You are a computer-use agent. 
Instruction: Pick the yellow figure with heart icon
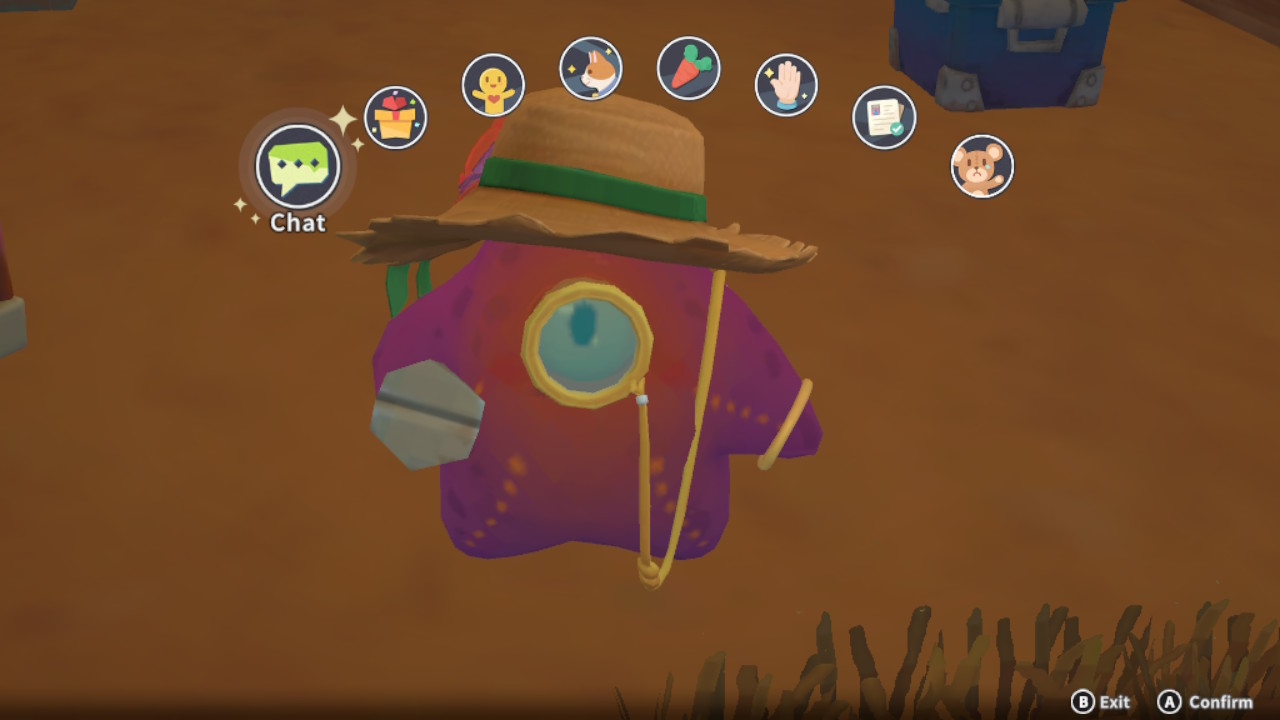(493, 86)
